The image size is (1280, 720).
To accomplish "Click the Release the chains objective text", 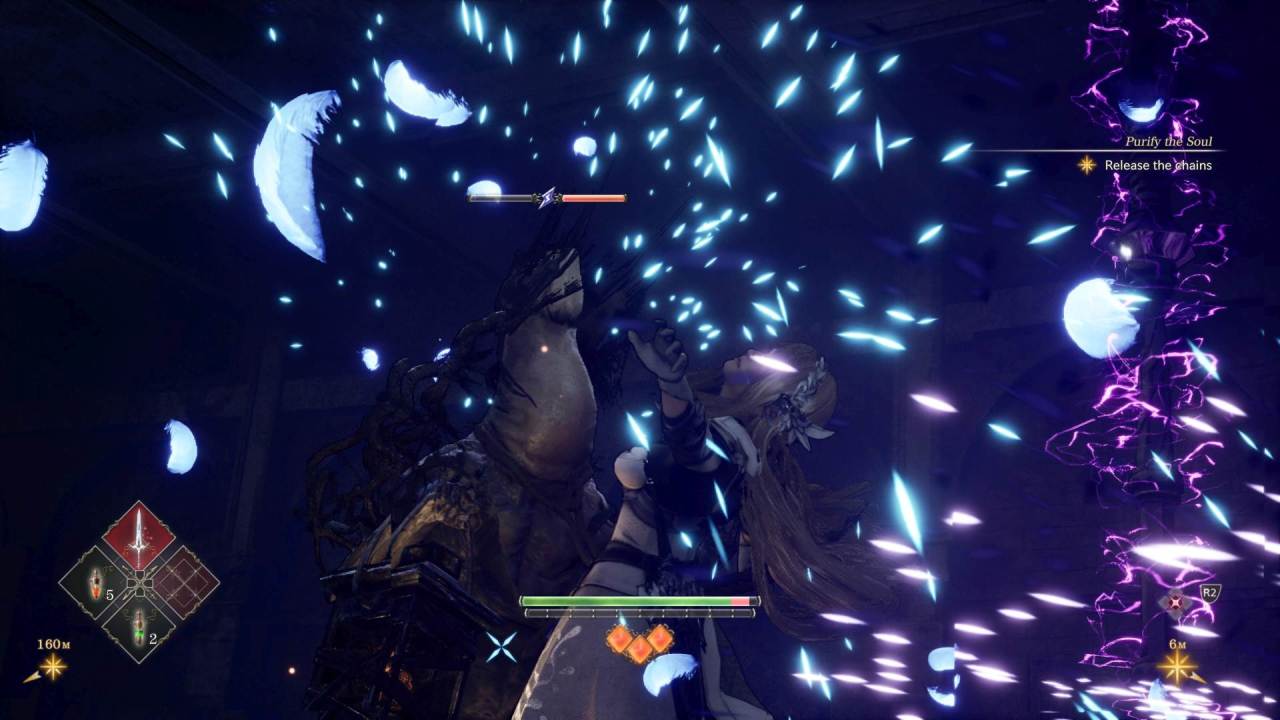I will 1157,164.
